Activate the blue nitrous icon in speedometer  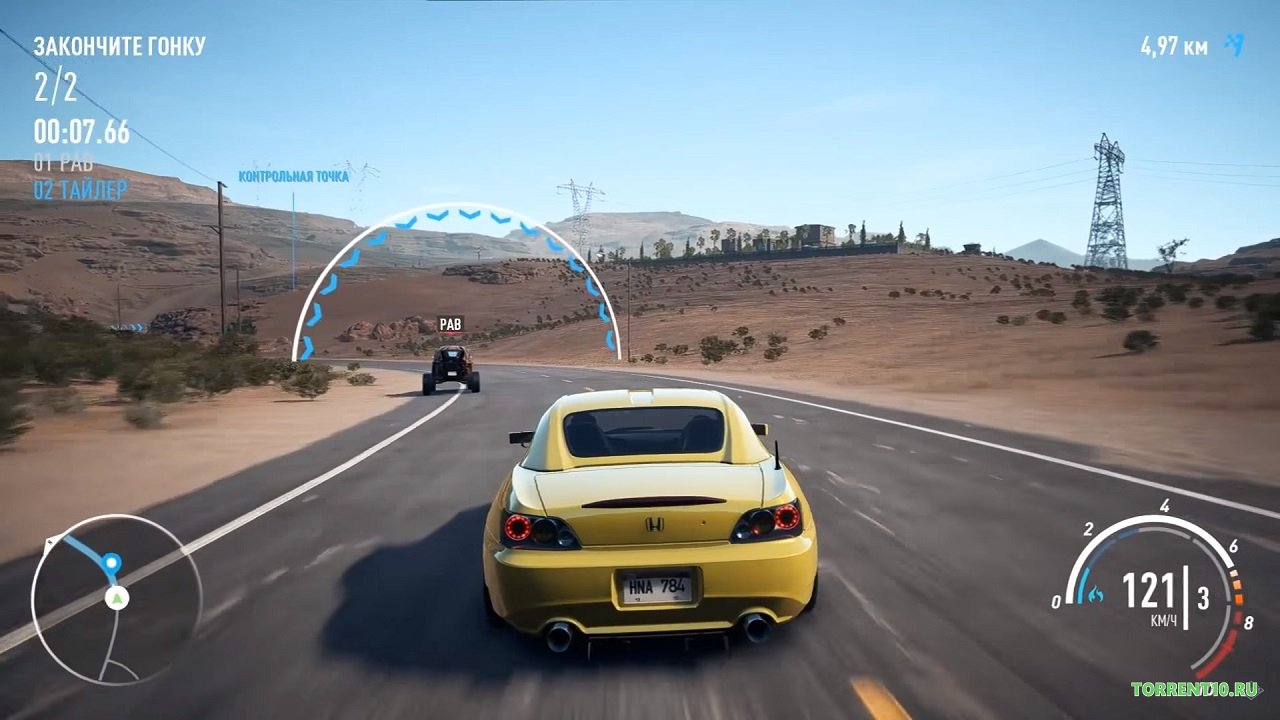click(x=1095, y=595)
